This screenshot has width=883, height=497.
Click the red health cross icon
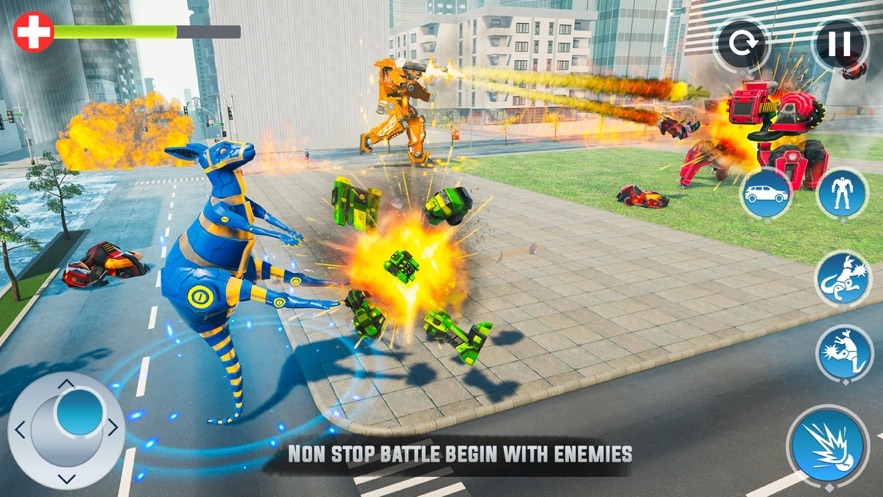pos(33,32)
